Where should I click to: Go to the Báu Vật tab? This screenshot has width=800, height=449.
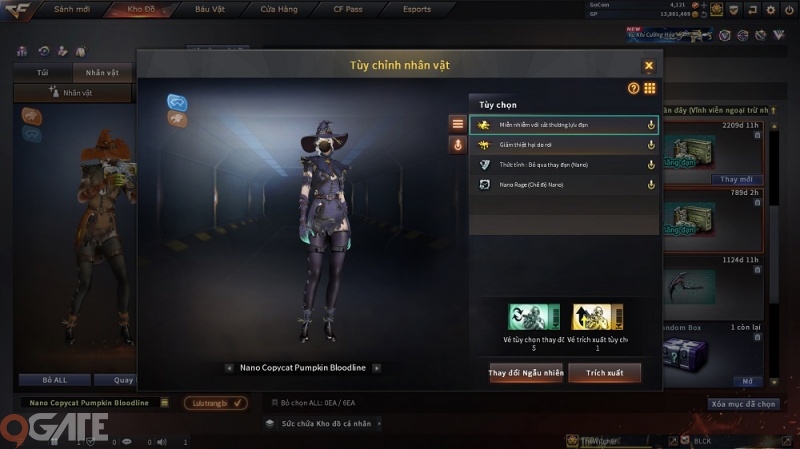(210, 9)
